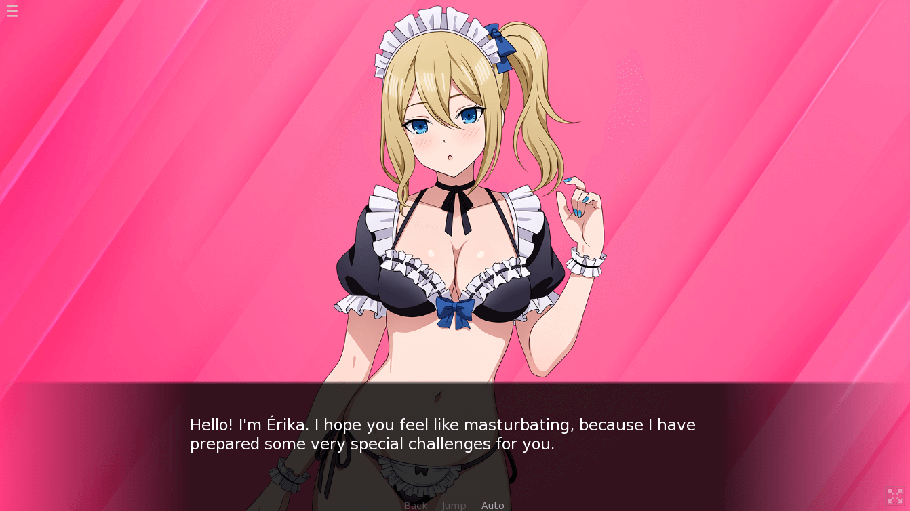Go back using the Back button

[x=415, y=505]
